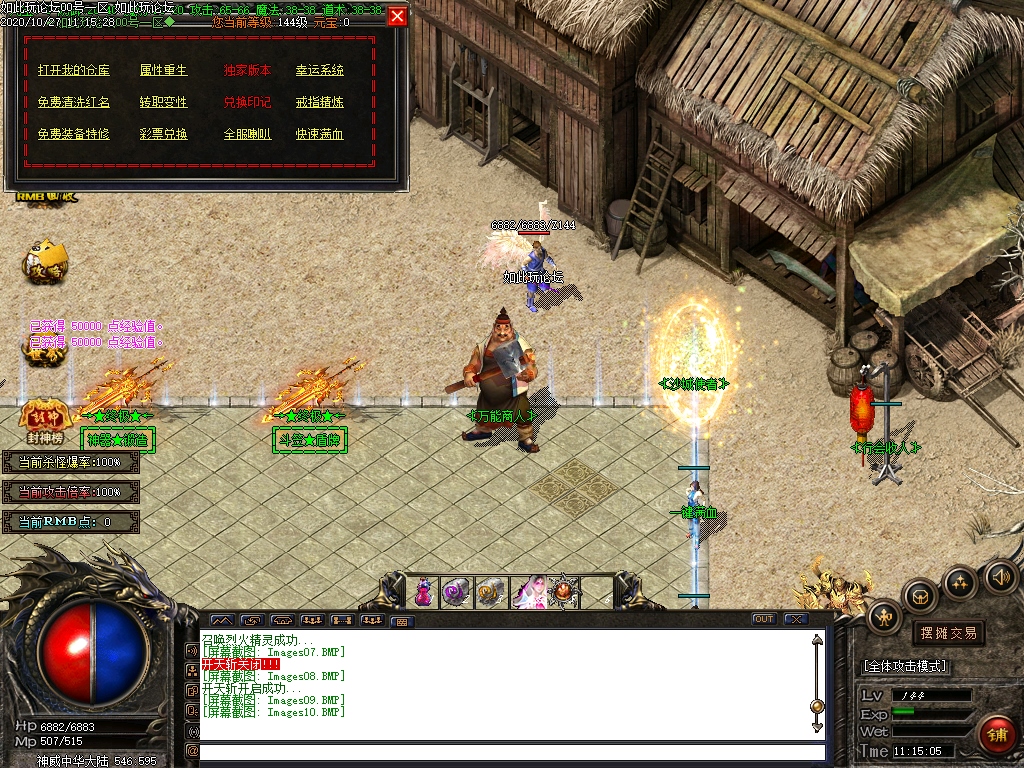Choose the red 独家版本 entry

click(247, 71)
